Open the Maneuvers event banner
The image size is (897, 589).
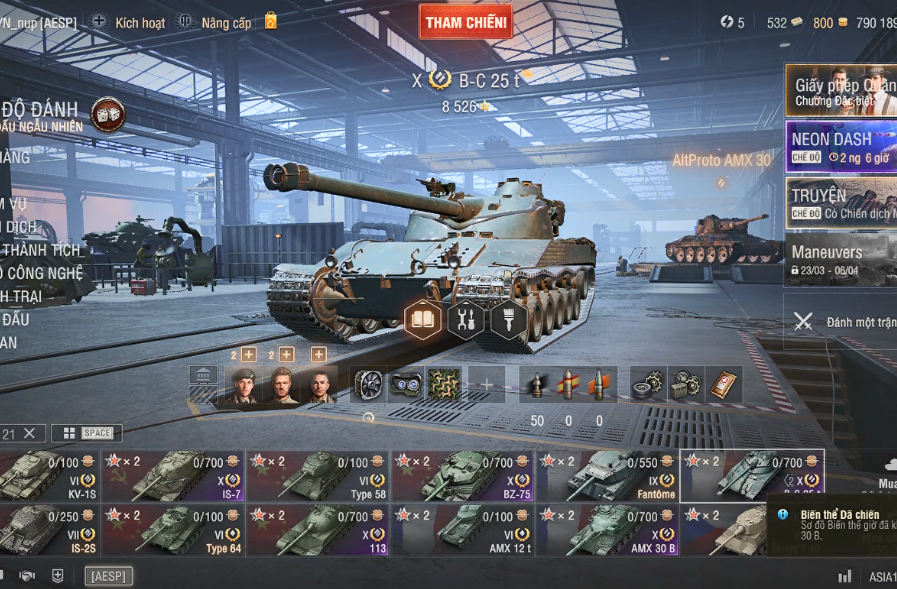840,260
